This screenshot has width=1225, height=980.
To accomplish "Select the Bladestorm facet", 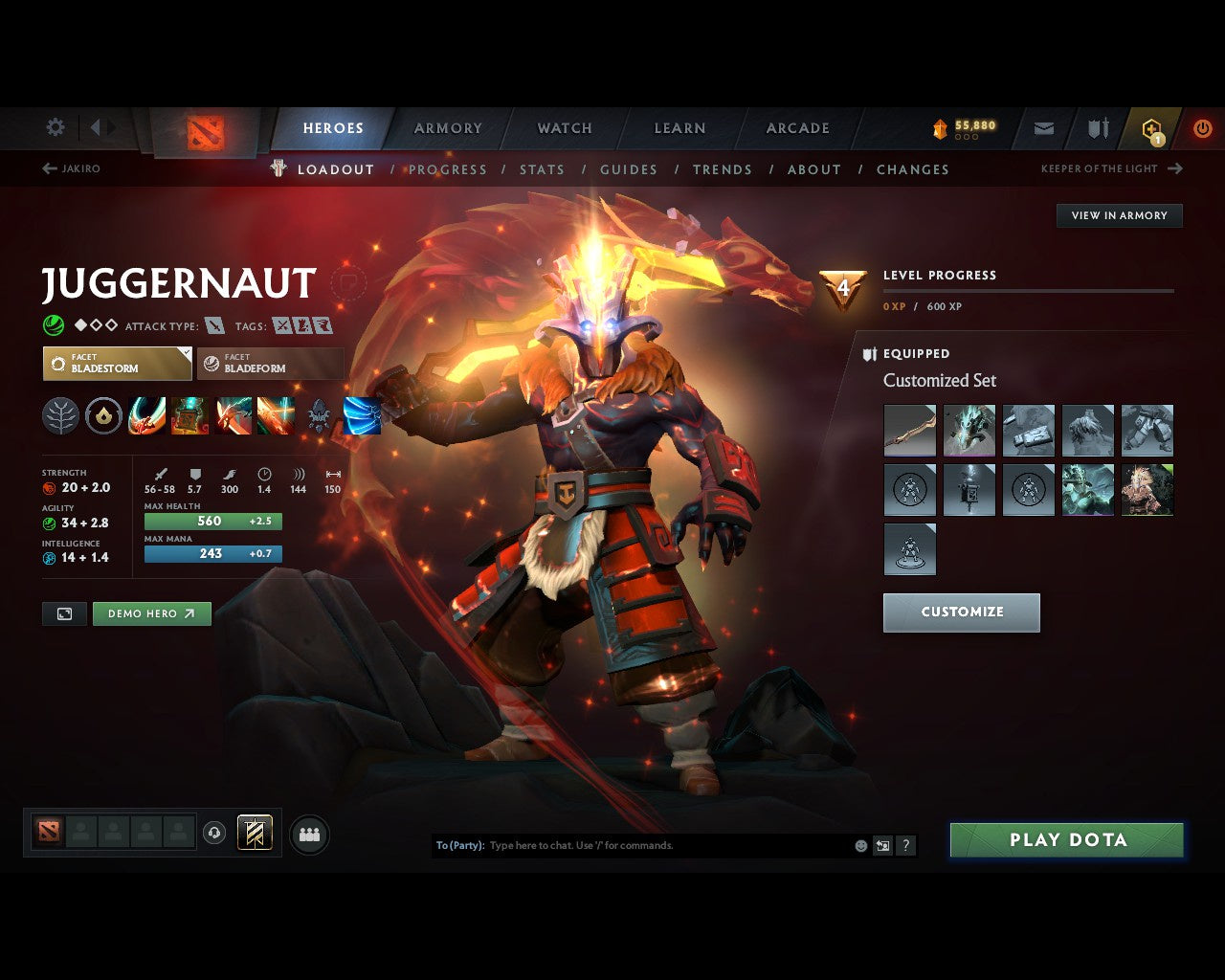I will pyautogui.click(x=116, y=364).
